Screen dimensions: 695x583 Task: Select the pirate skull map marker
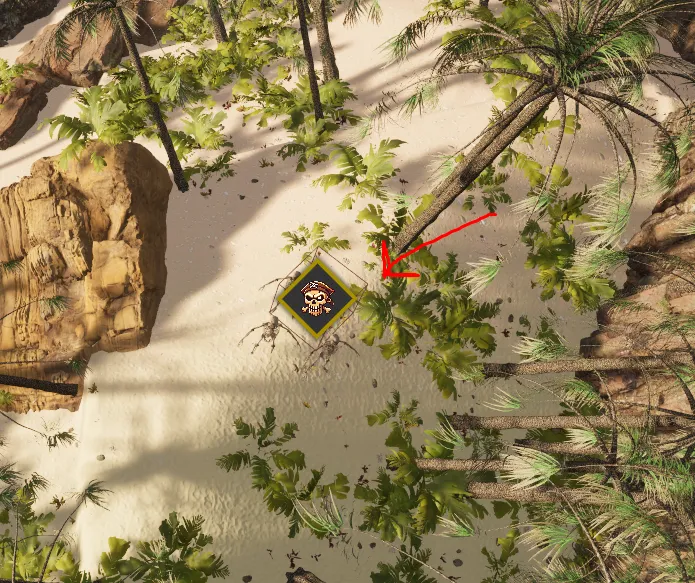pos(317,298)
